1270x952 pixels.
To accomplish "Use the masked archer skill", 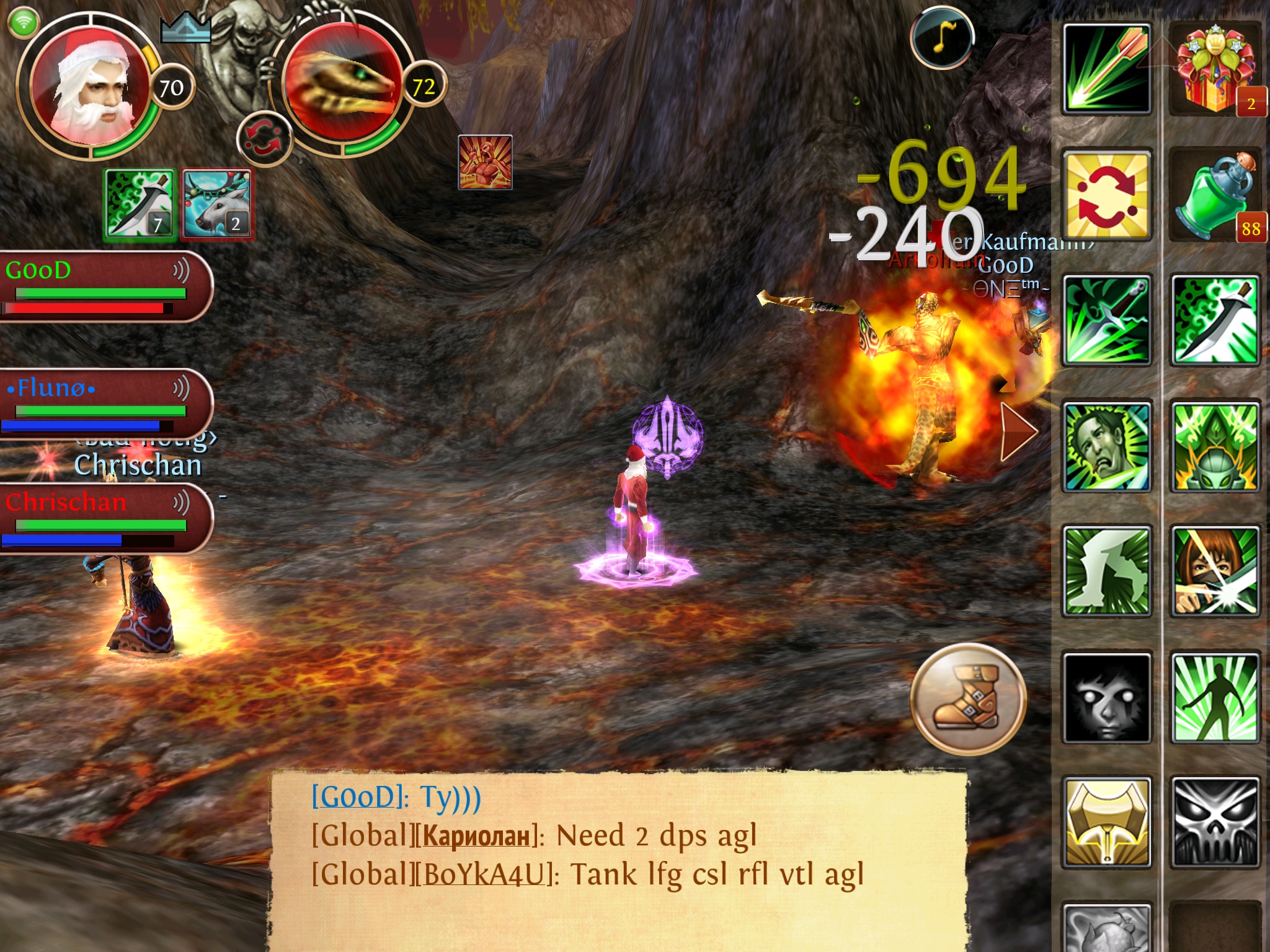I will click(x=1215, y=571).
